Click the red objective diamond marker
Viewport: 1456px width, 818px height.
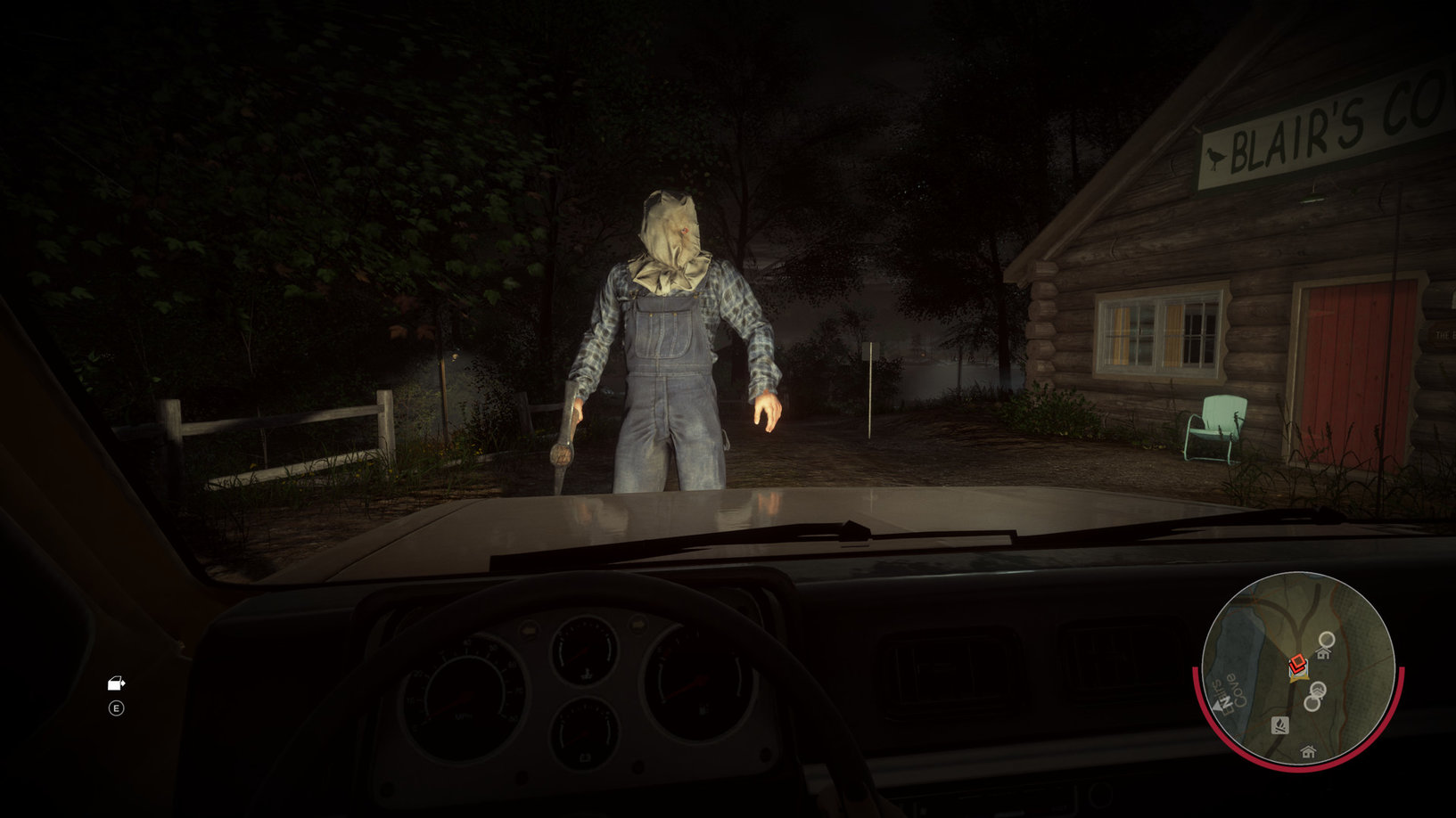click(x=1298, y=661)
